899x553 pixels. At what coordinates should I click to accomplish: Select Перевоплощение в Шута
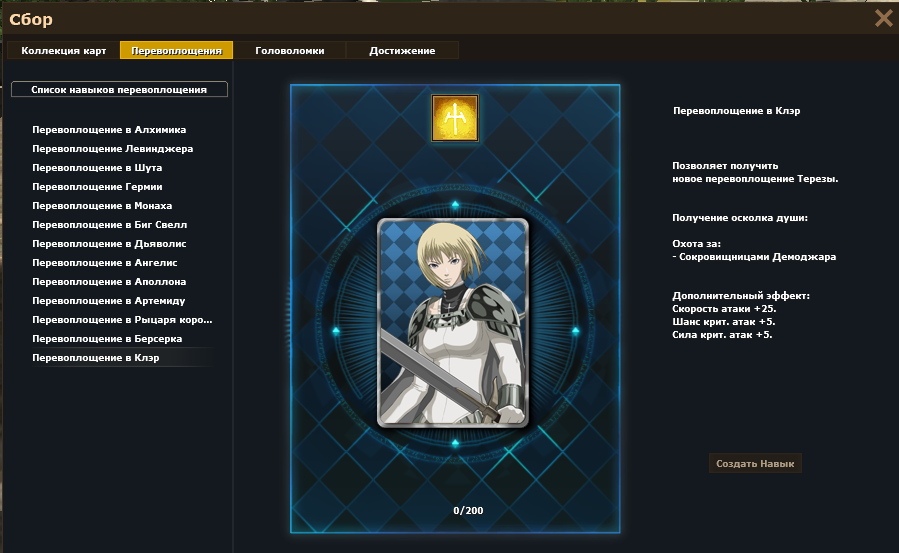pyautogui.click(x=97, y=168)
